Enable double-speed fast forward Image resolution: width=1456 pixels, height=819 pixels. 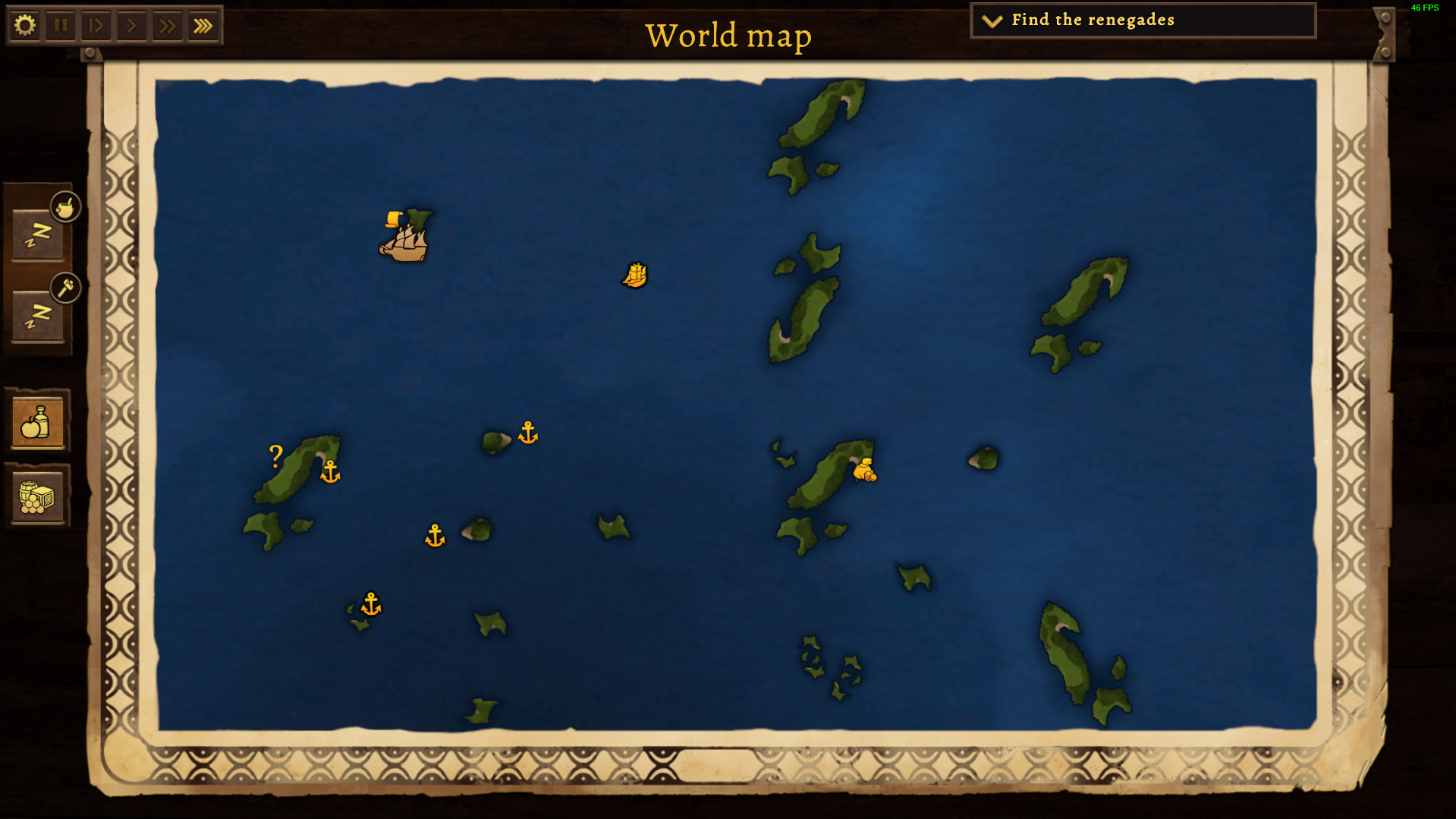167,25
